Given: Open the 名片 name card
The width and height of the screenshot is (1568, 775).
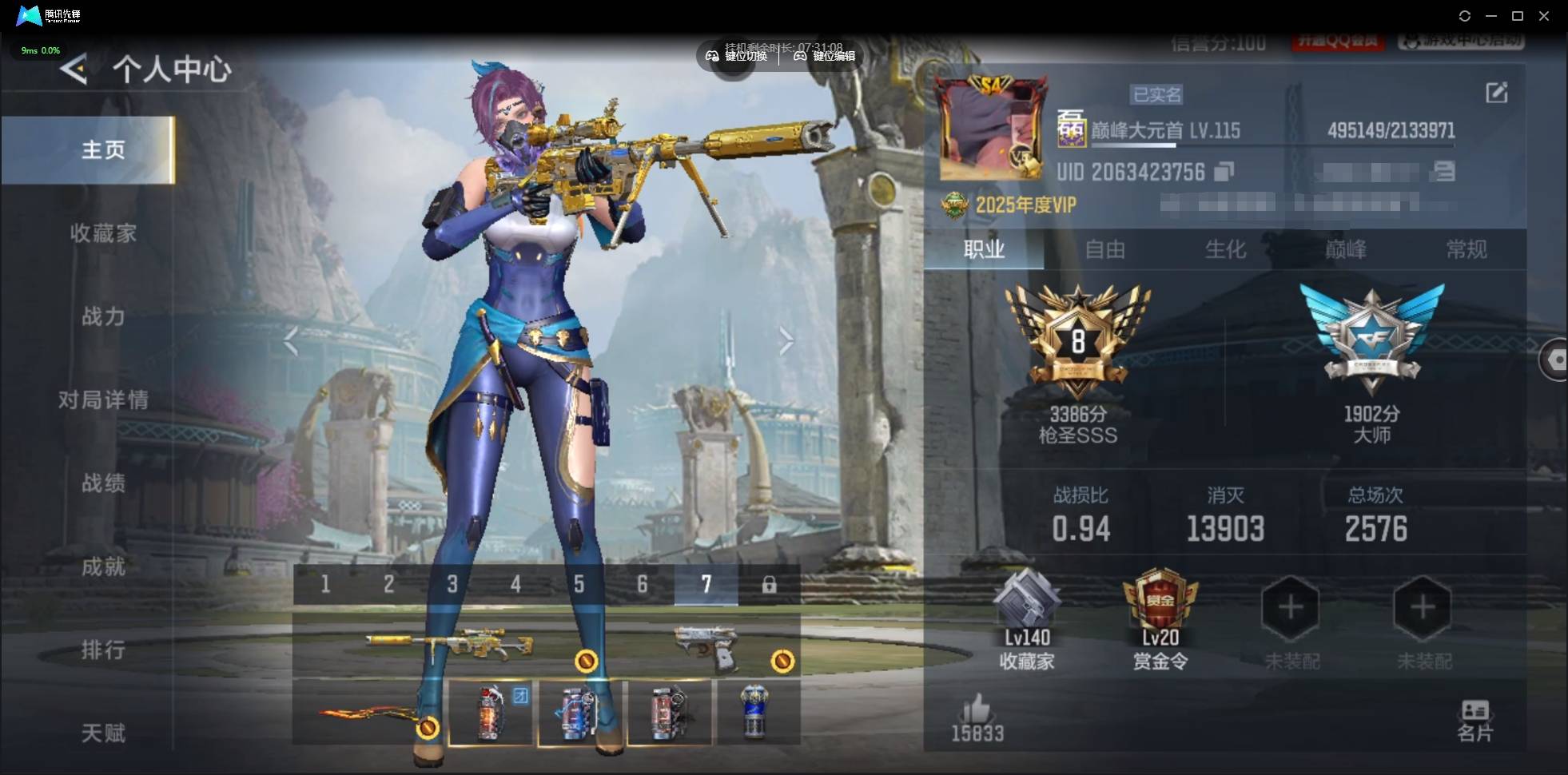Looking at the screenshot, I should 1474,721.
